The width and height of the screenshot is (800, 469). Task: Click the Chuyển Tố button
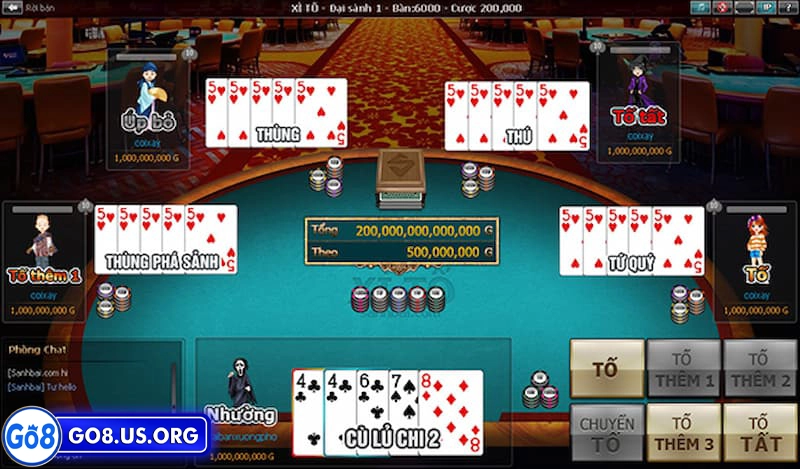coord(607,432)
